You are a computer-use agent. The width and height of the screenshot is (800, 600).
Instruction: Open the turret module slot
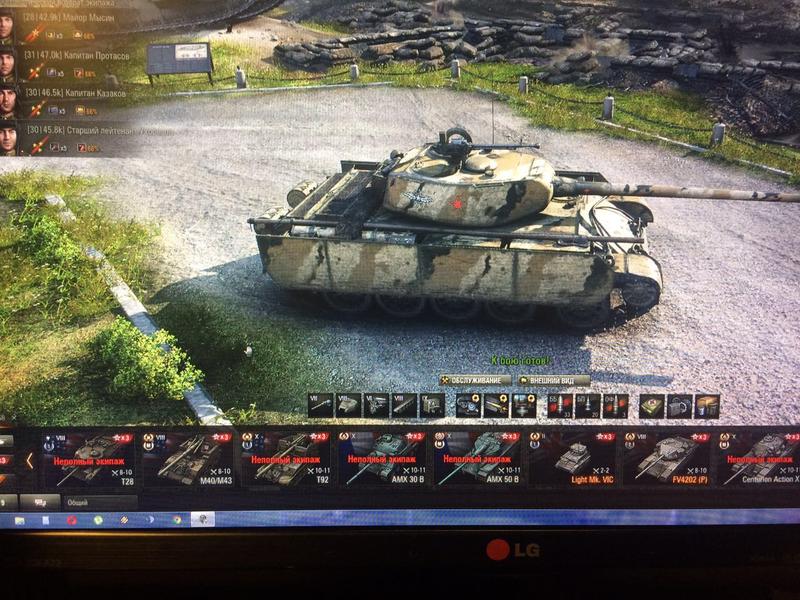click(x=347, y=404)
